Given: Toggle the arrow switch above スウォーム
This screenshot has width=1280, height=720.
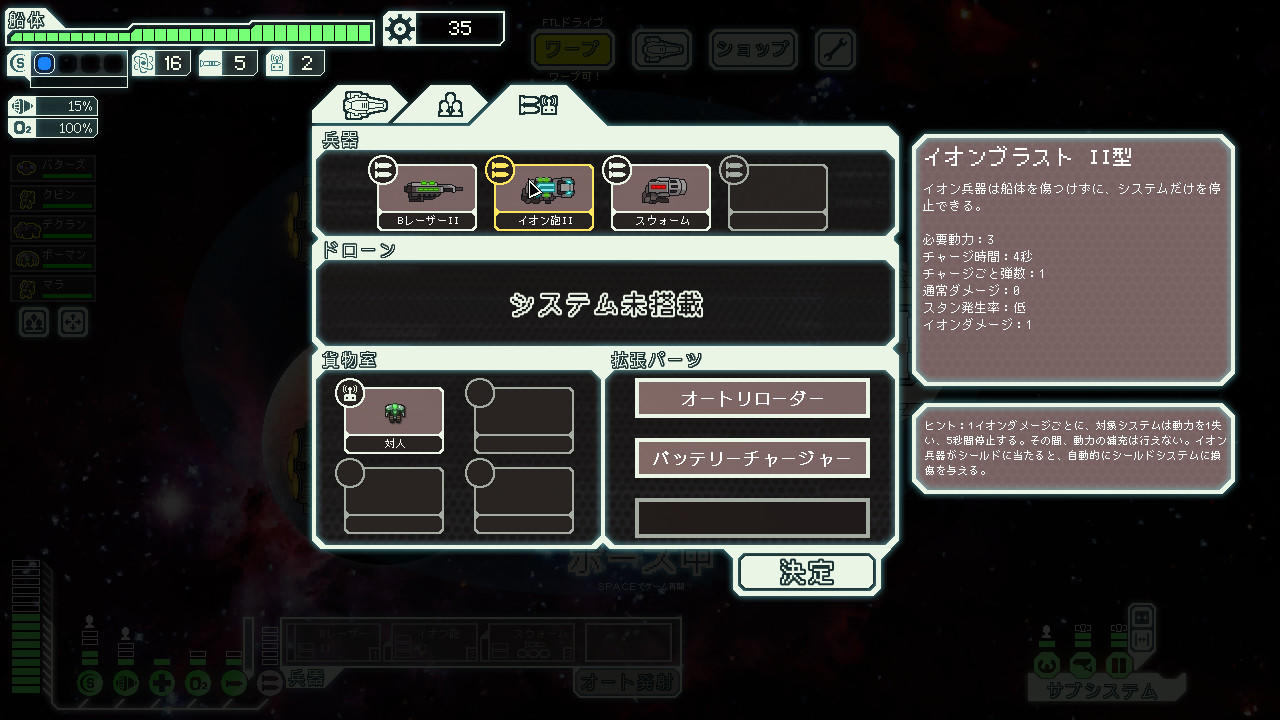Looking at the screenshot, I should (x=617, y=170).
